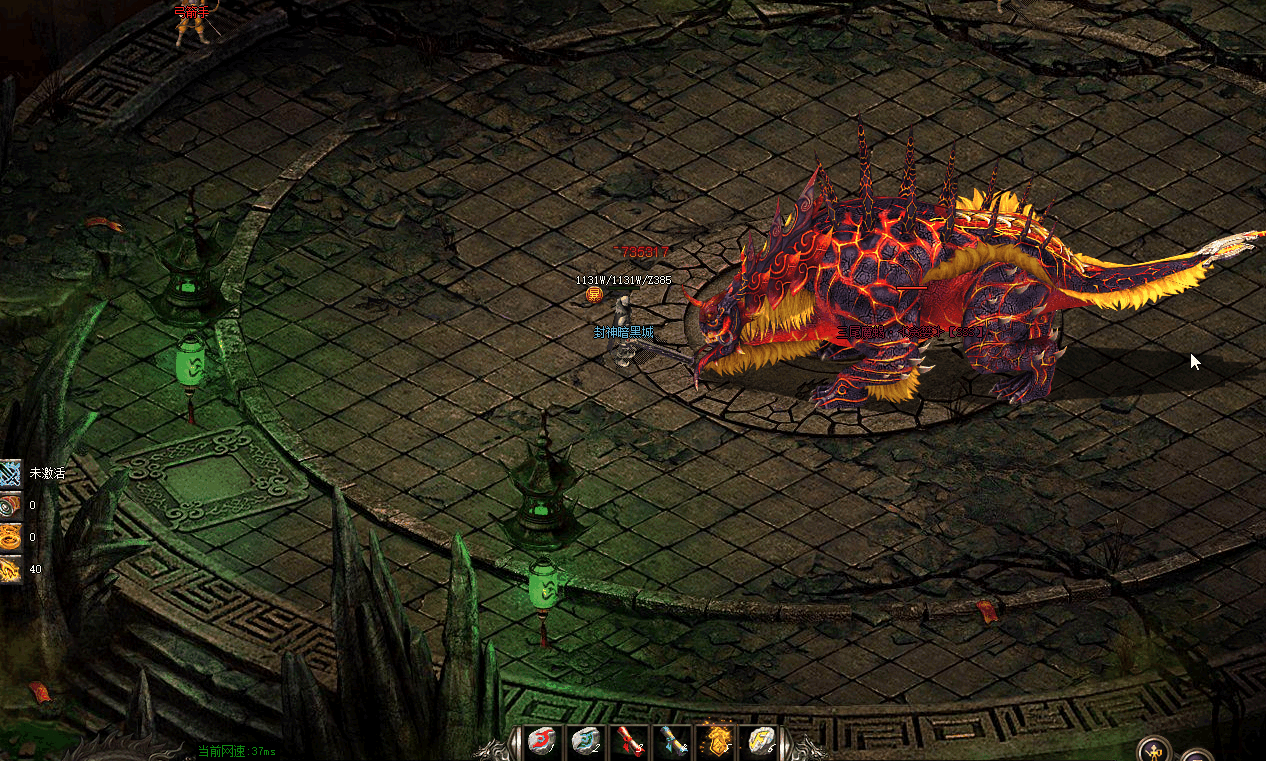Click the golden flame icon showing 40

tap(11, 569)
